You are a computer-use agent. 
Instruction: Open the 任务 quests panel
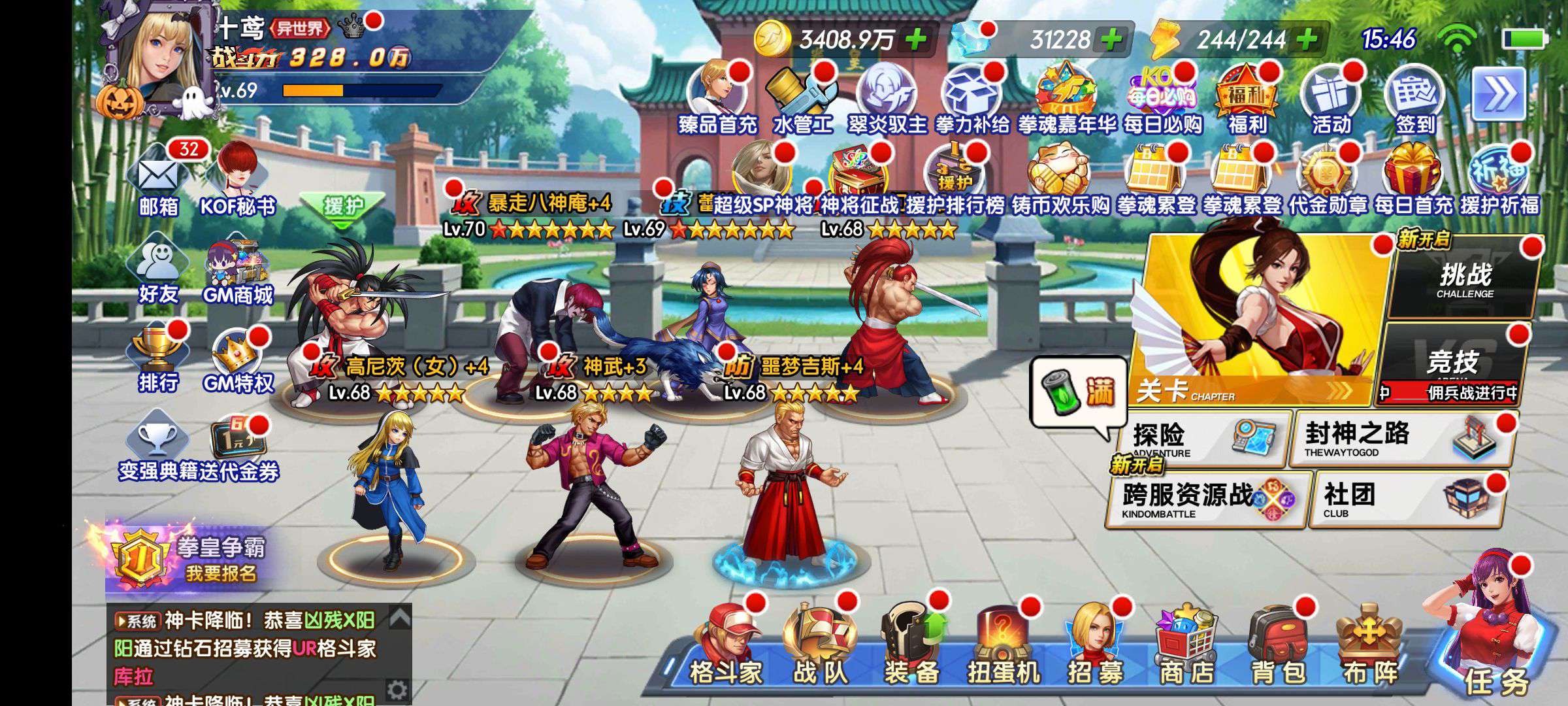(1493, 641)
